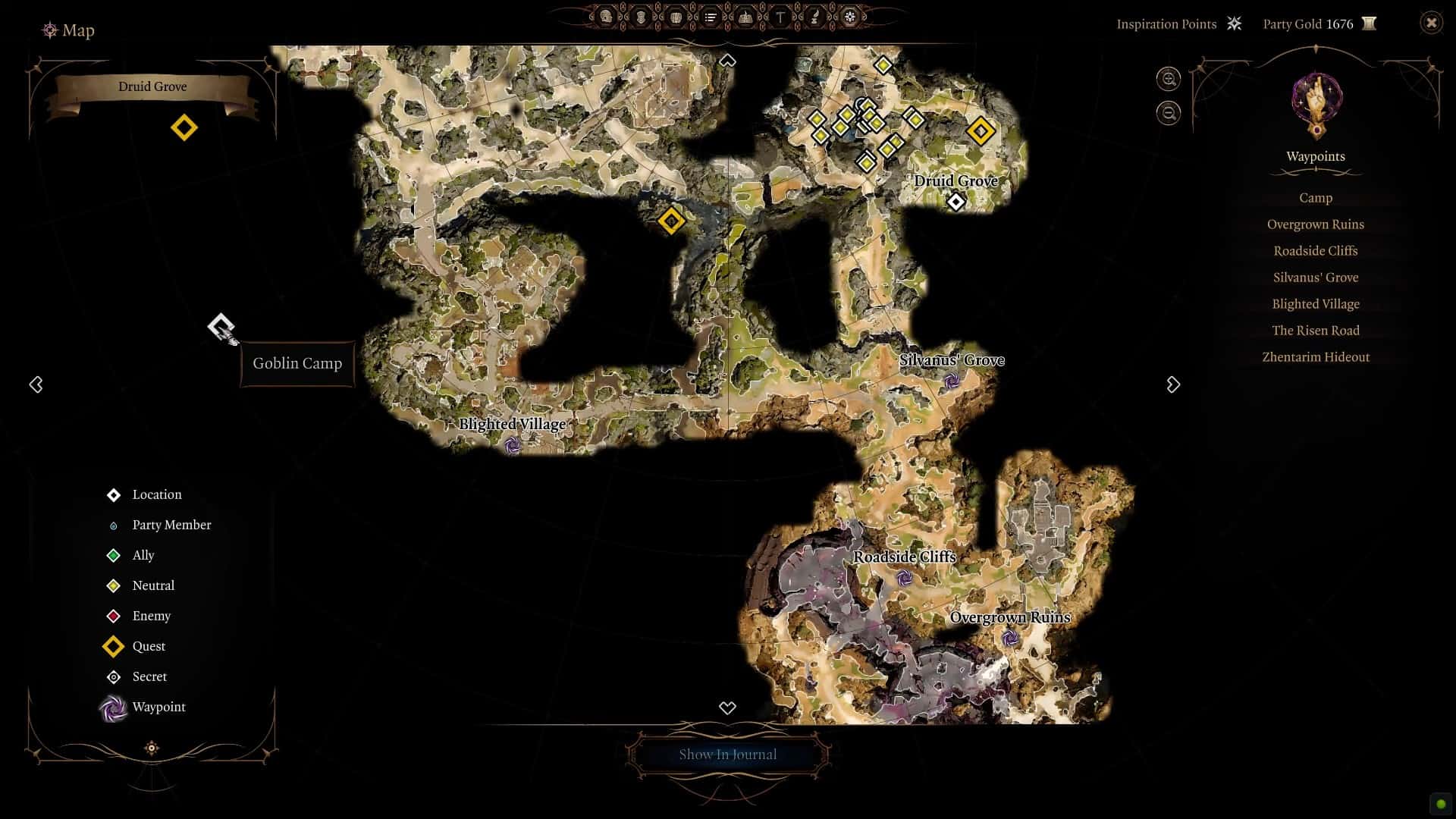Select Camp in the Waypoints list
1456x819 pixels.
[1315, 197]
